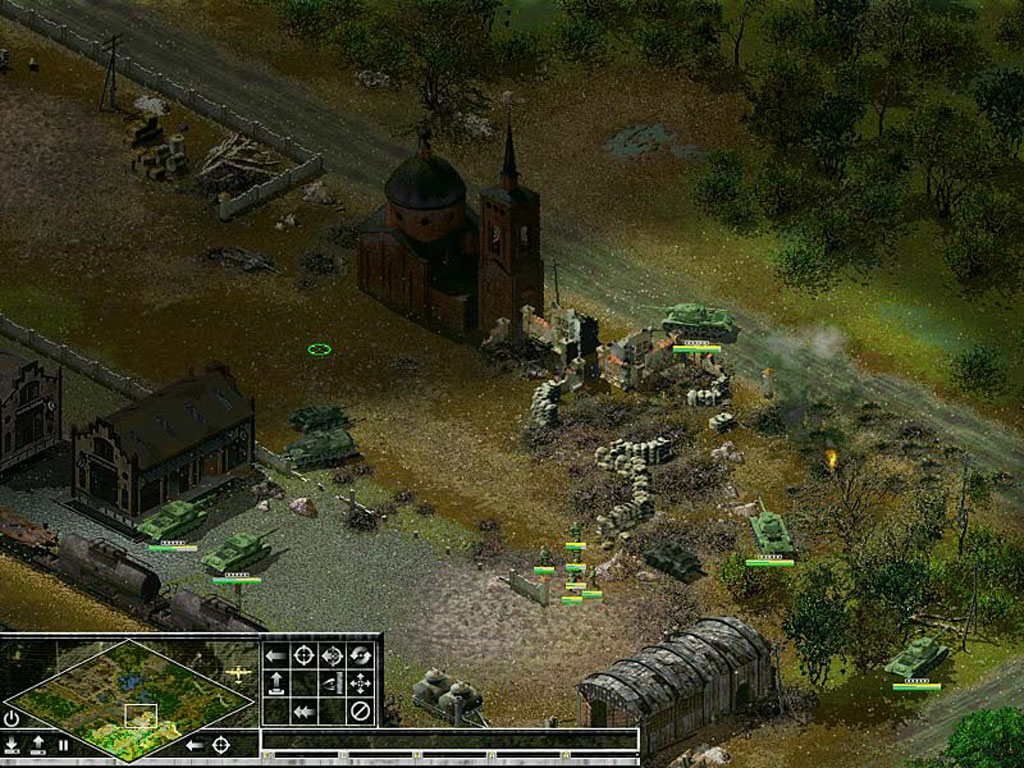
Task: Activate the four-way arrows spread command
Action: (360, 684)
